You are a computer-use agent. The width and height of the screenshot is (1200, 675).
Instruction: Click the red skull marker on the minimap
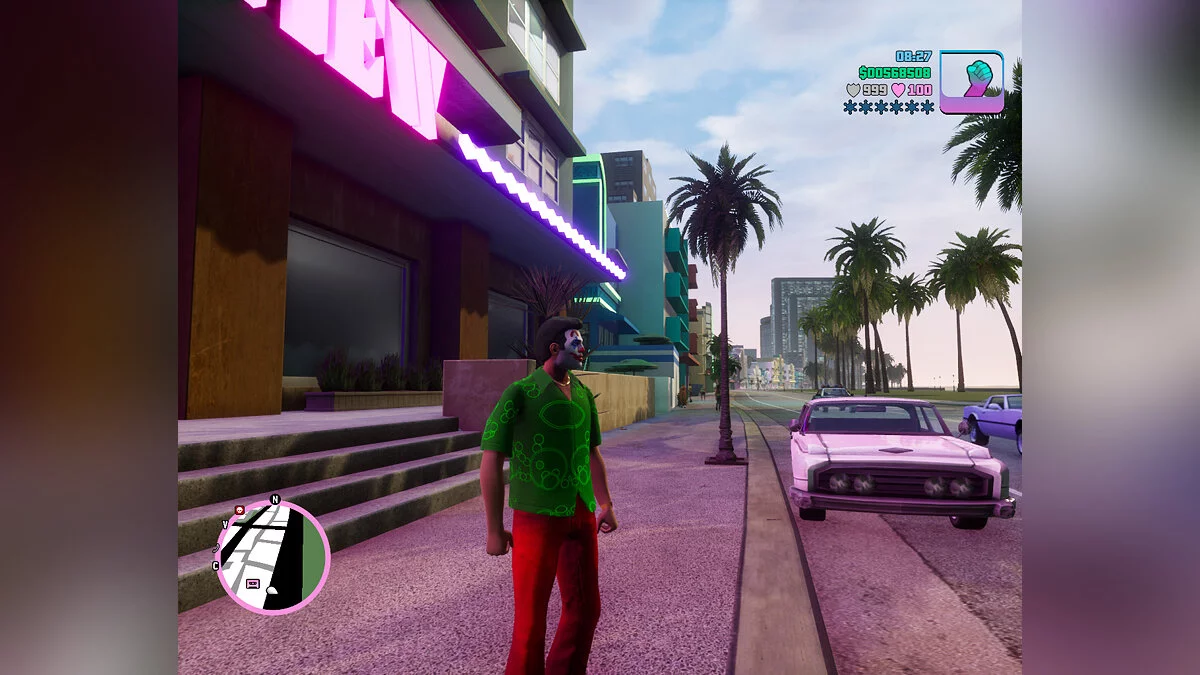click(x=240, y=510)
